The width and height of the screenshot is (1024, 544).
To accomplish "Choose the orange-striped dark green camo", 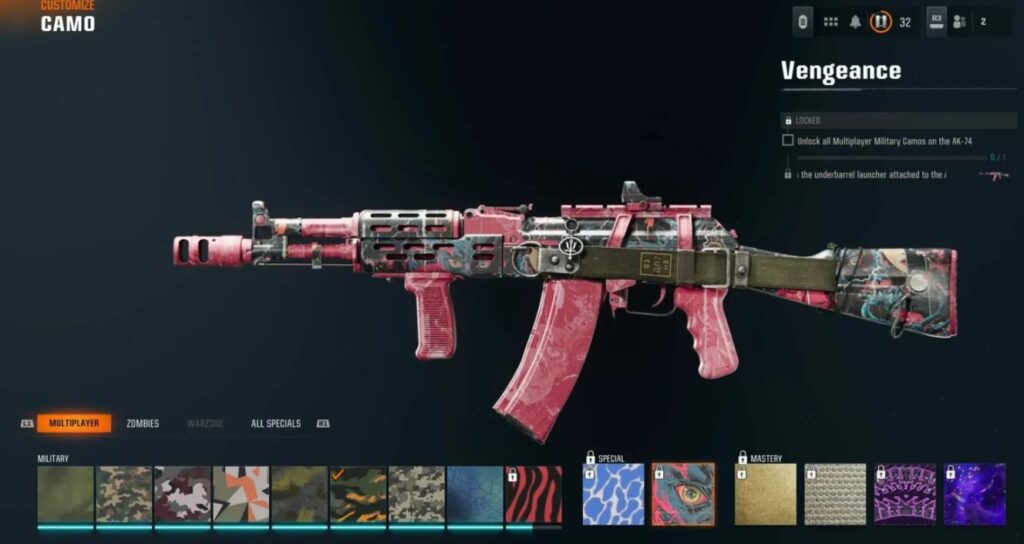I will click(x=358, y=494).
